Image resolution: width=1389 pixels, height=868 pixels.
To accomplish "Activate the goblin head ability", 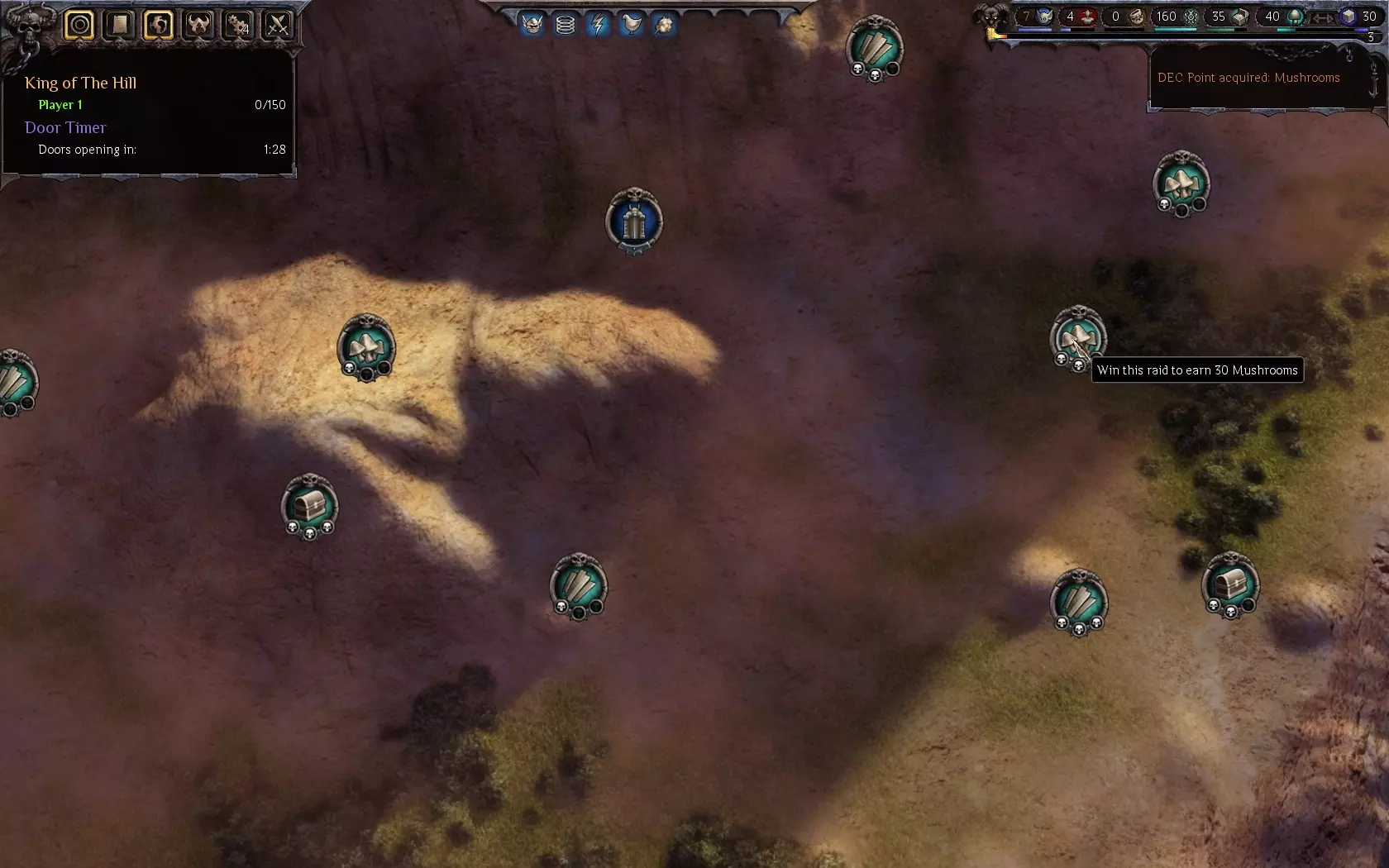I will pos(532,25).
